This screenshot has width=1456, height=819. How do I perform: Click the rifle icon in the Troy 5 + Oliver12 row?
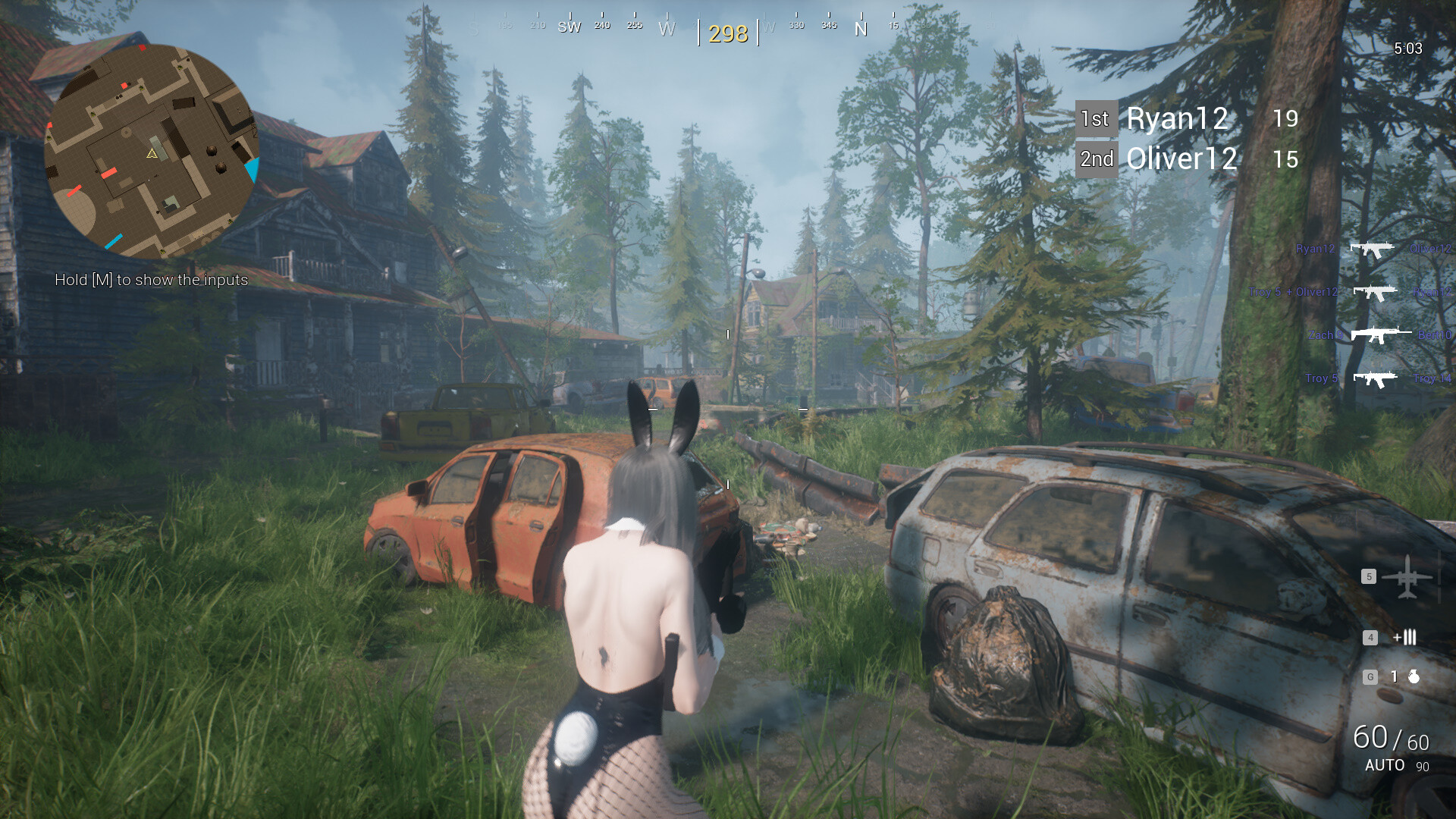point(1375,293)
